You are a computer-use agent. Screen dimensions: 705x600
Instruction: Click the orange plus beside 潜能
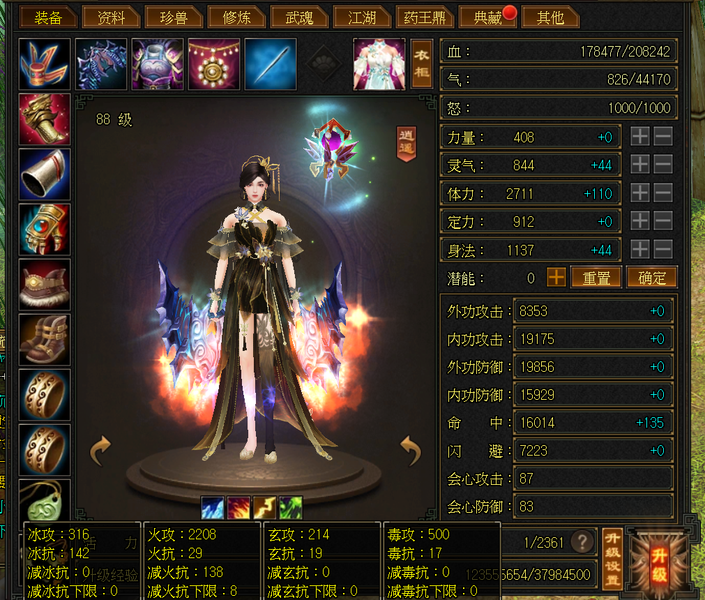point(556,277)
